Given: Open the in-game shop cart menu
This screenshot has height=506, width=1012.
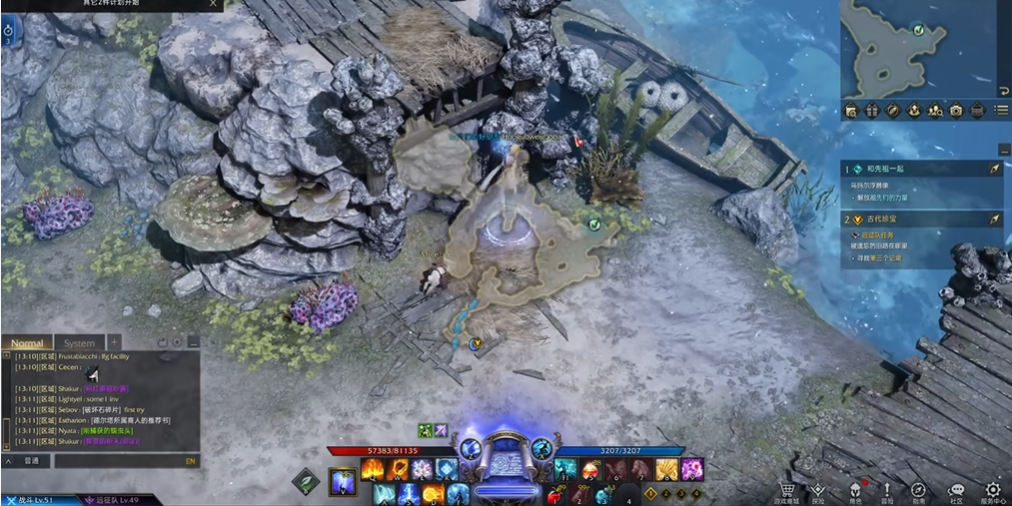Looking at the screenshot, I should coord(786,490).
